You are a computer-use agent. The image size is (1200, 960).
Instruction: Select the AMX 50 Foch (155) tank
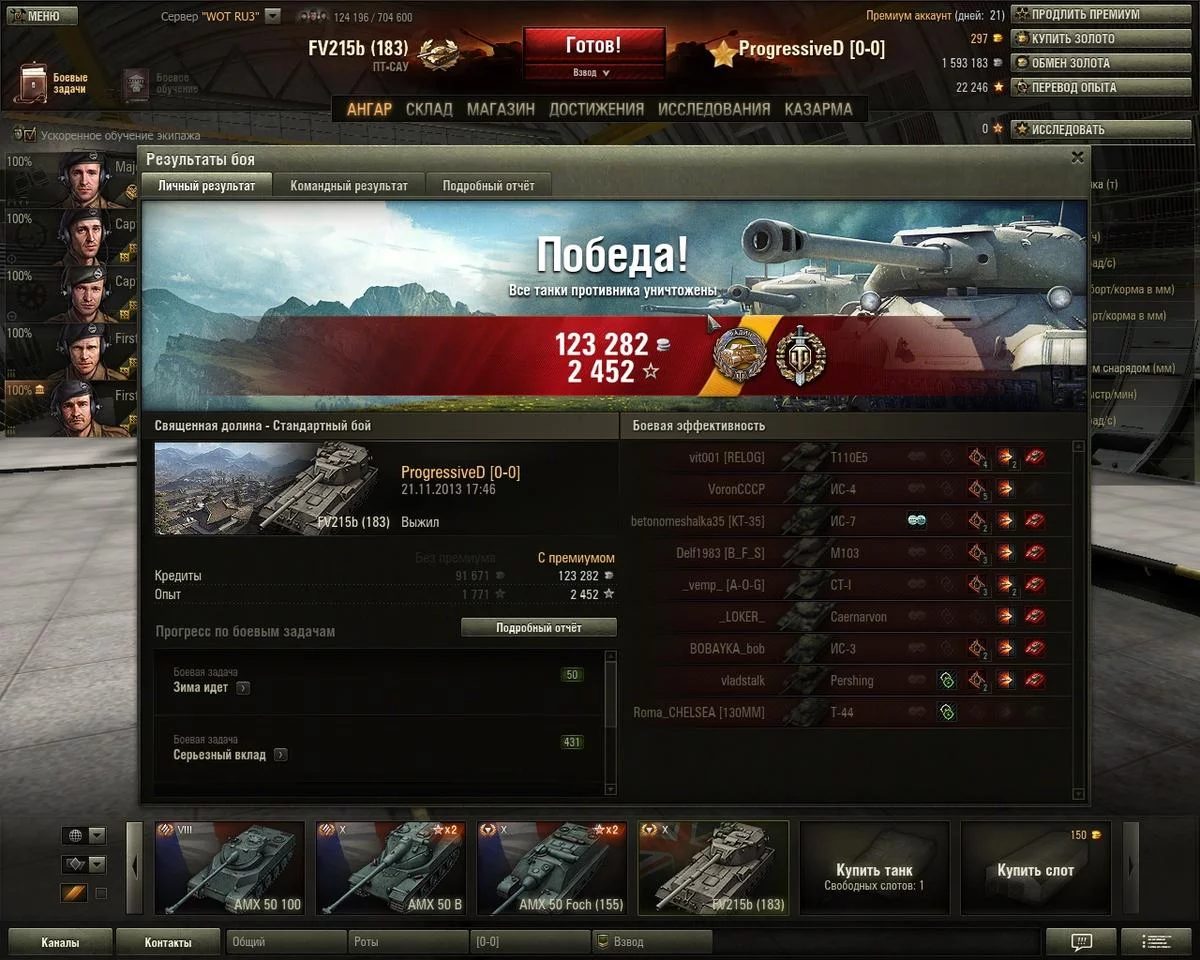[x=551, y=867]
